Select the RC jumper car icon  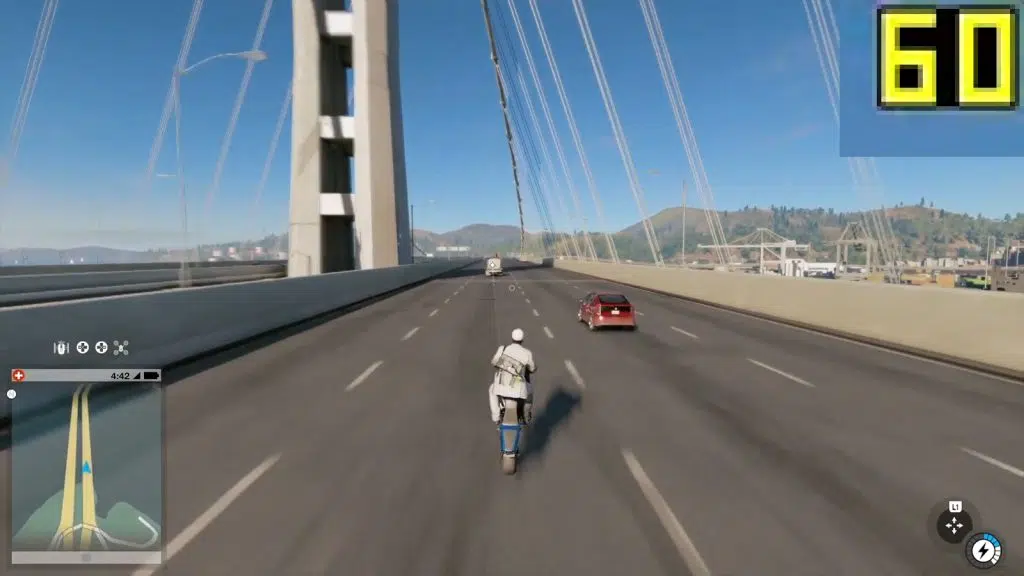[x=61, y=348]
